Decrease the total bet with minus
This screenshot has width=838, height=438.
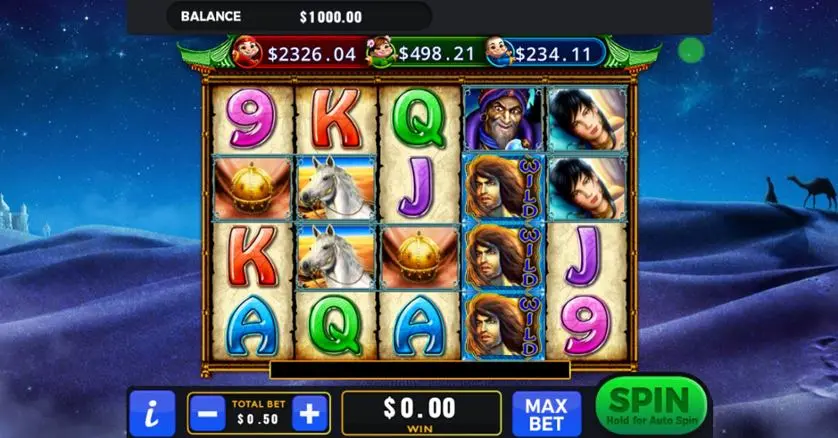[206, 412]
